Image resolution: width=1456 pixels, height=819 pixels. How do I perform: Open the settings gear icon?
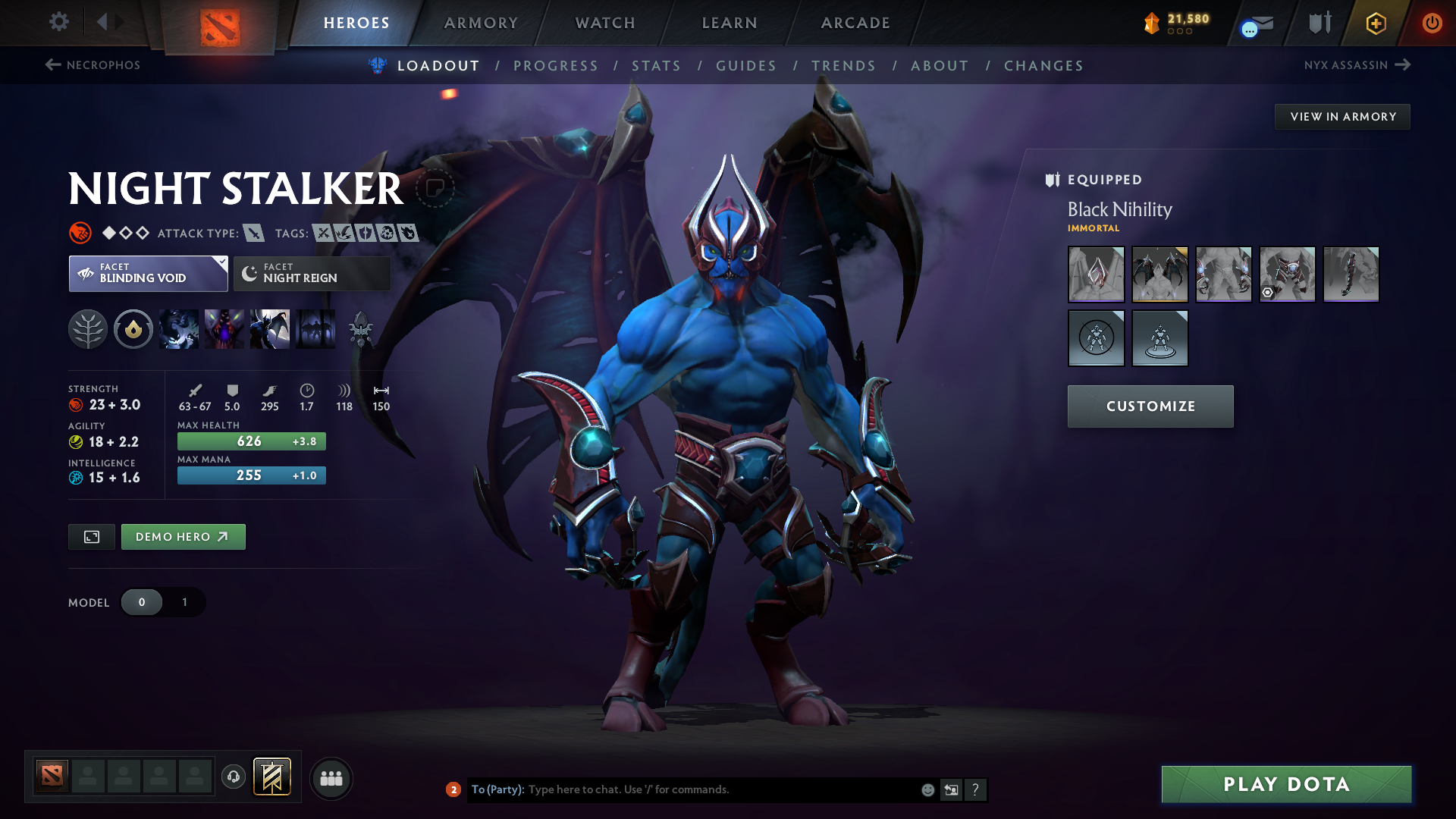[58, 22]
